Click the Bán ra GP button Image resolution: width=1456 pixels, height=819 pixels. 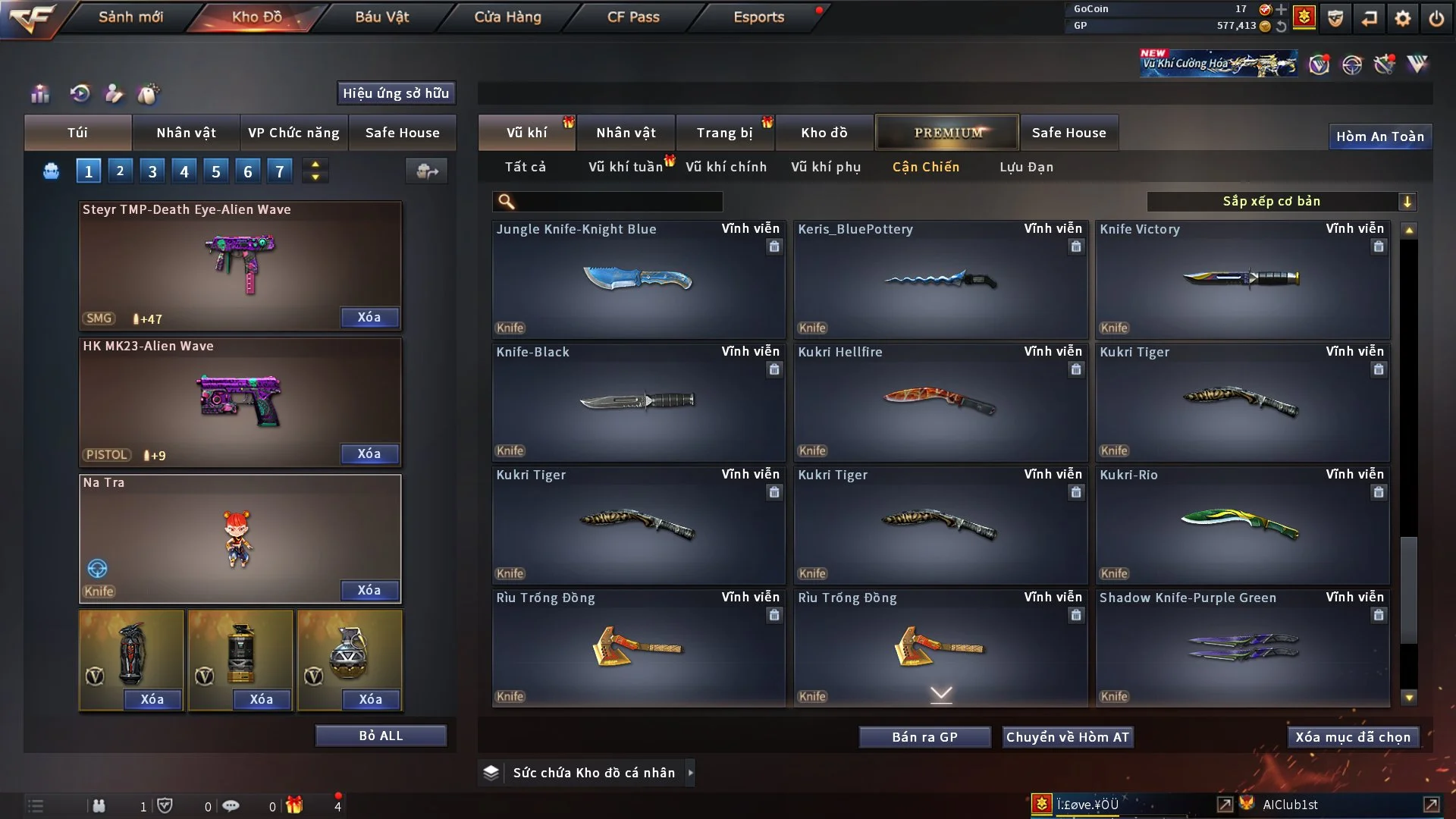924,737
